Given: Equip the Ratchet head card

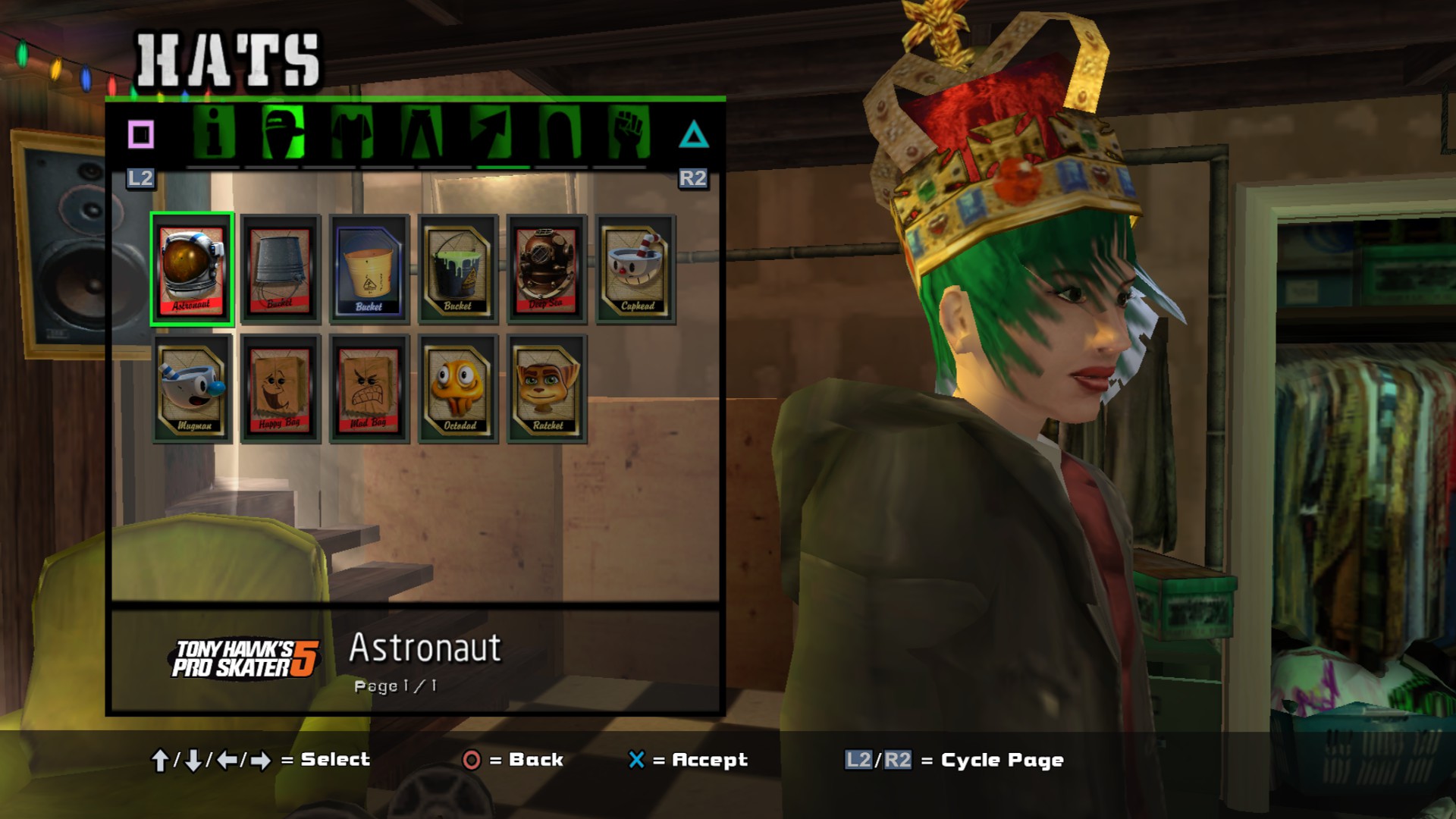Looking at the screenshot, I should coord(547,388).
